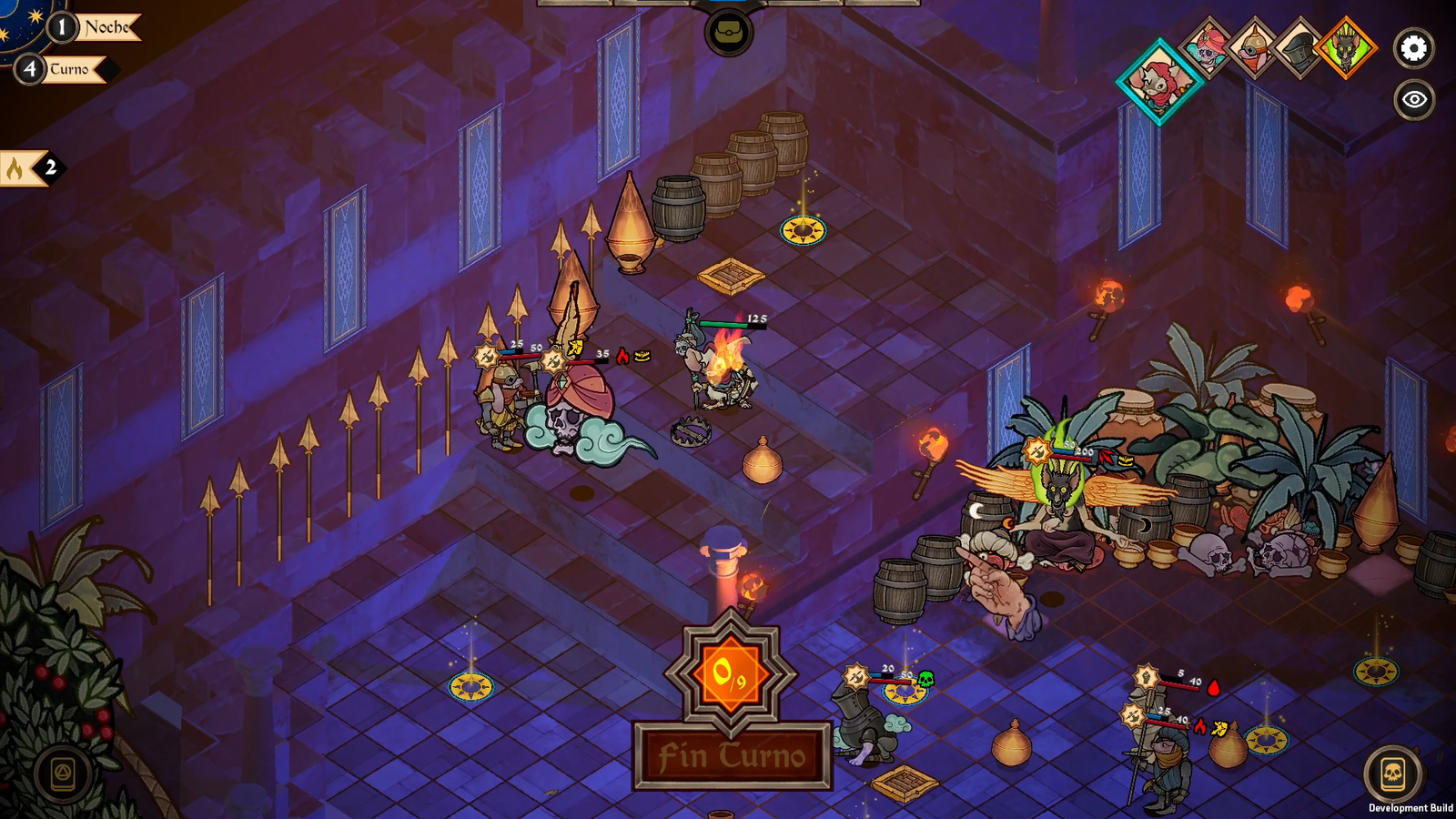Viewport: 1456px width, 819px height.
Task: Select the dark iron helmet turn portrait
Action: [1299, 47]
